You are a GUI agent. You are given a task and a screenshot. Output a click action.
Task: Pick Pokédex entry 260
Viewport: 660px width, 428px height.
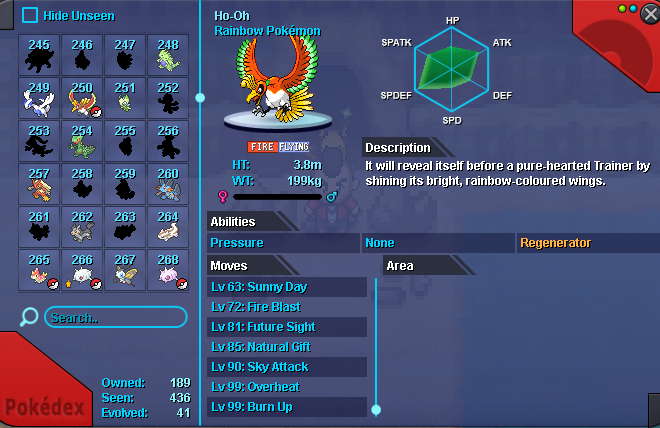pos(167,185)
